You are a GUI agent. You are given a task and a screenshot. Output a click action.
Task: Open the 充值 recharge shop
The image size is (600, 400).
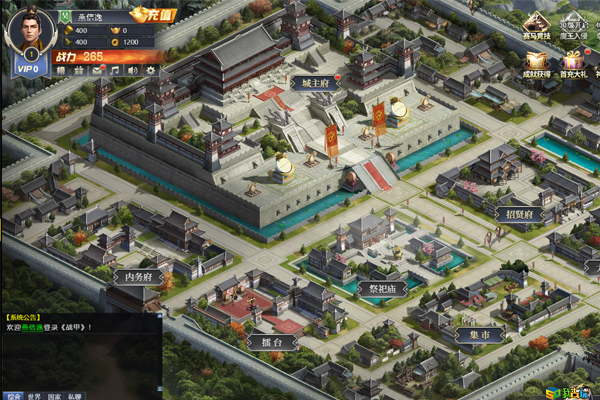[151, 16]
